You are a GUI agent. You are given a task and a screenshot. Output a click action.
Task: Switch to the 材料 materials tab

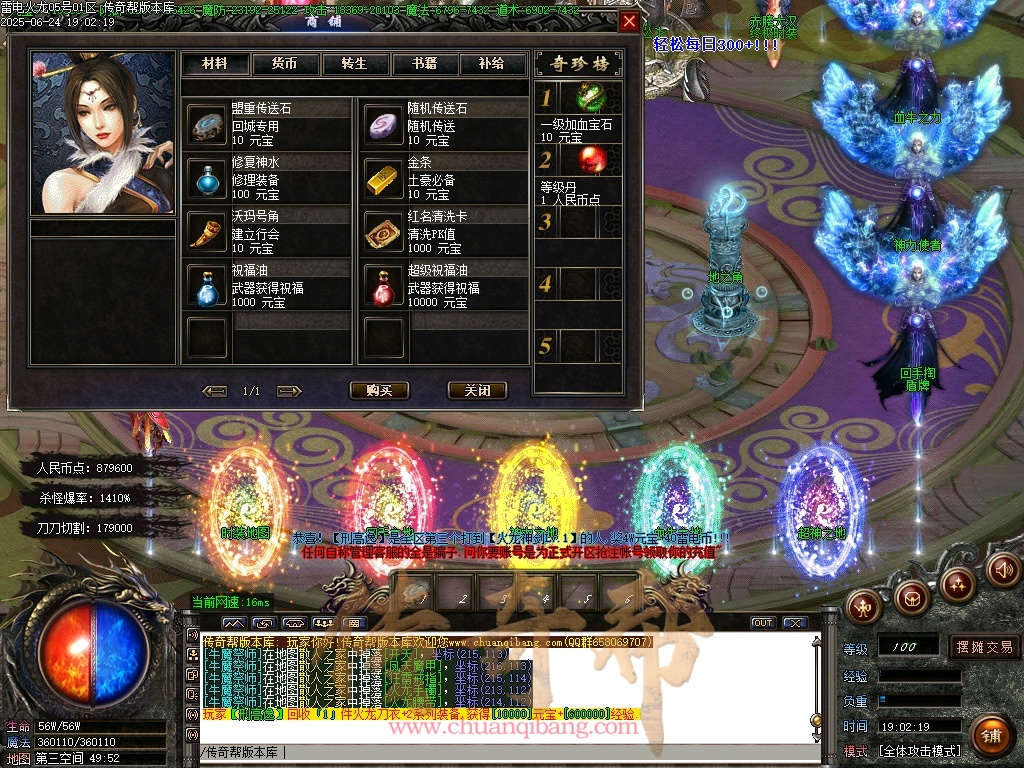(215, 64)
